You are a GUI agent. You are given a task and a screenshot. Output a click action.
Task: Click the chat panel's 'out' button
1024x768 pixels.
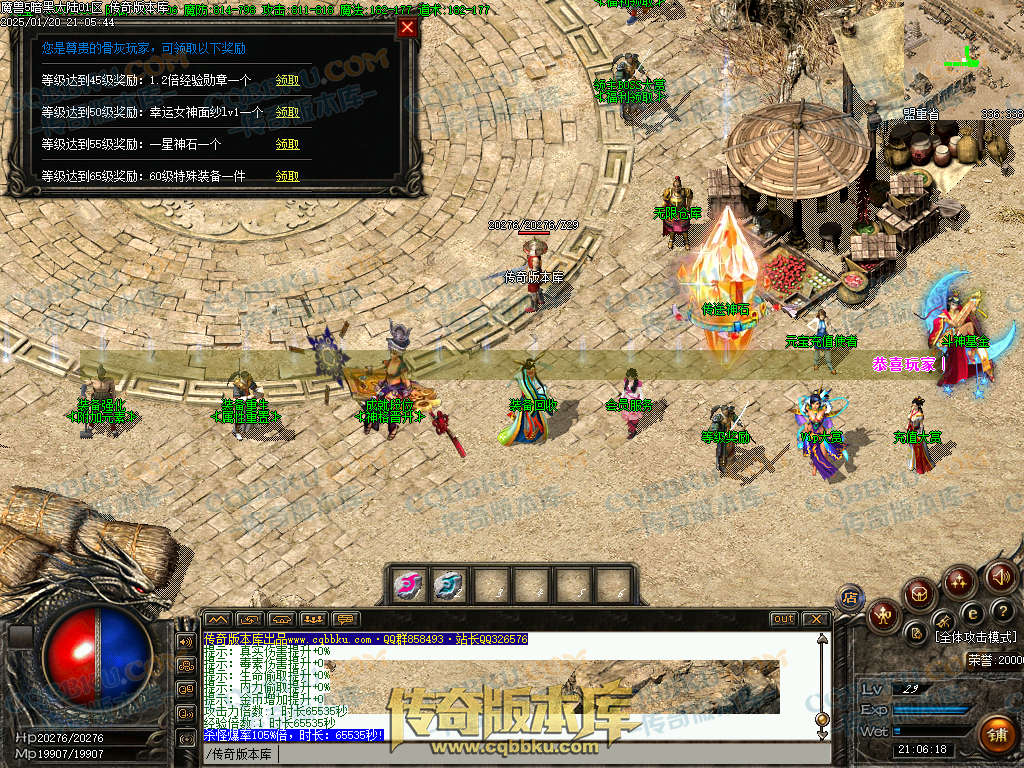pos(784,619)
